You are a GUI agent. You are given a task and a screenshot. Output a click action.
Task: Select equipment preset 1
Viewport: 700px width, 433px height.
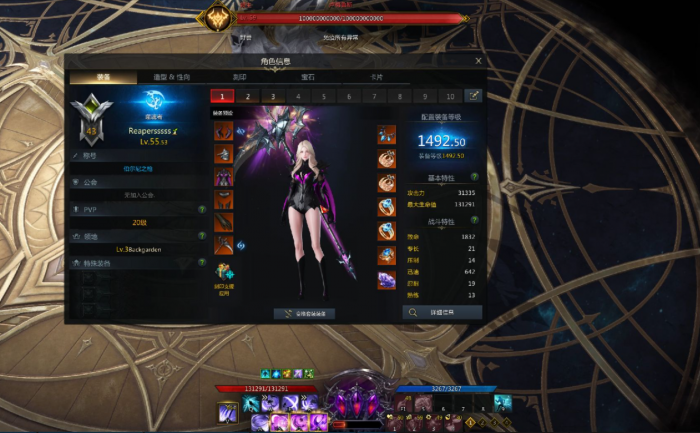(x=221, y=96)
